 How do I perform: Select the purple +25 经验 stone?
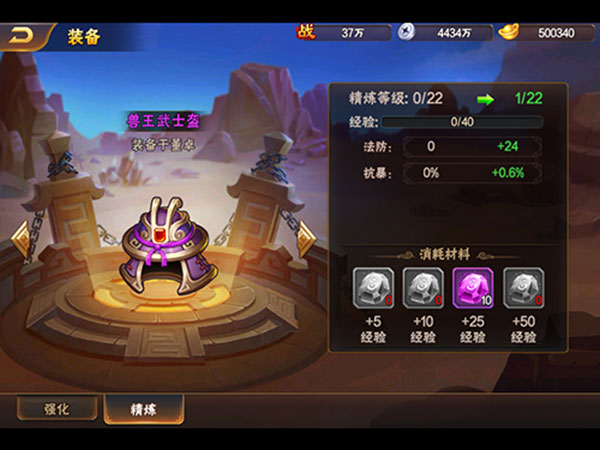point(472,288)
